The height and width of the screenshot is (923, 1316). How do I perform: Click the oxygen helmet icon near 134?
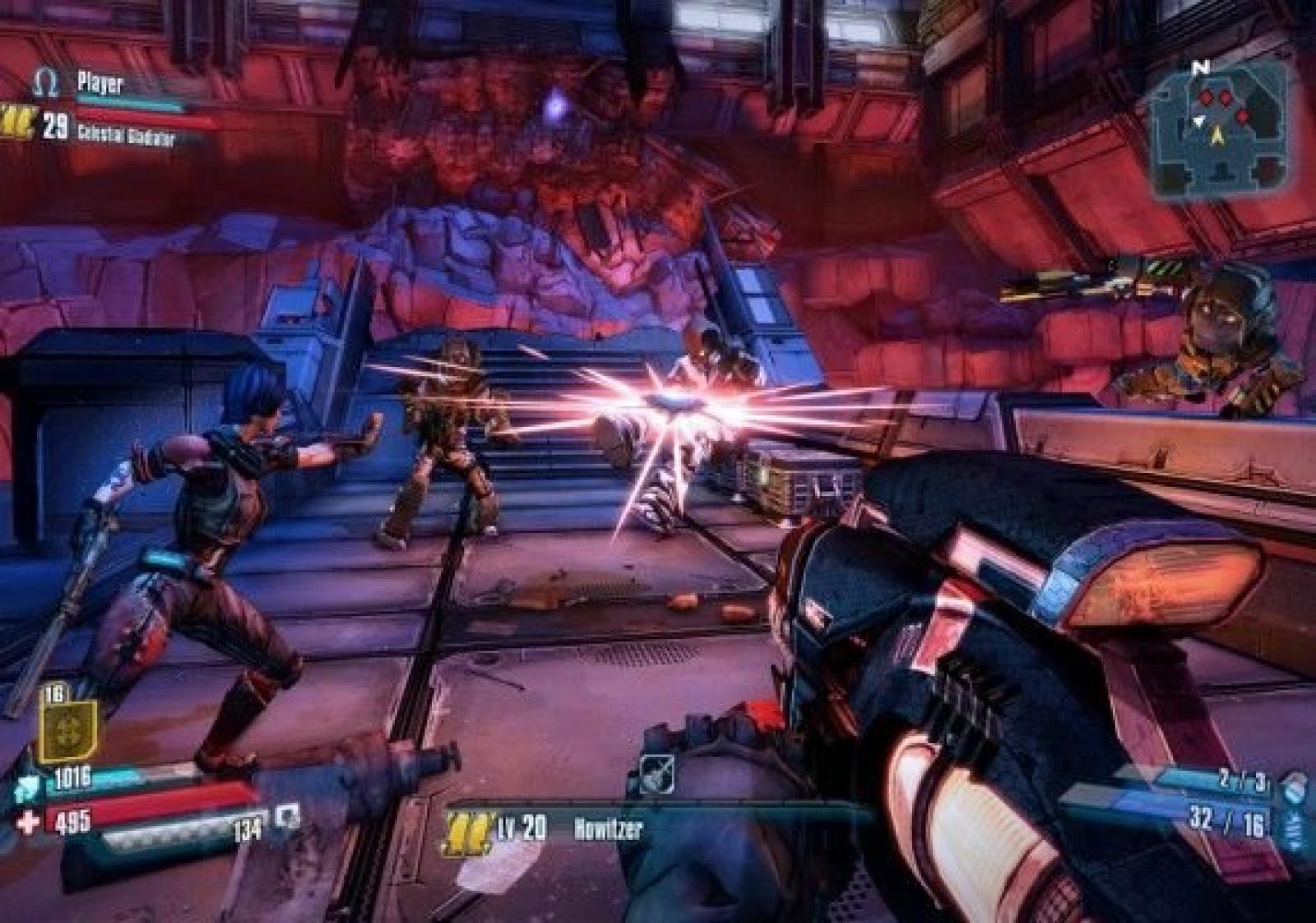(x=288, y=818)
